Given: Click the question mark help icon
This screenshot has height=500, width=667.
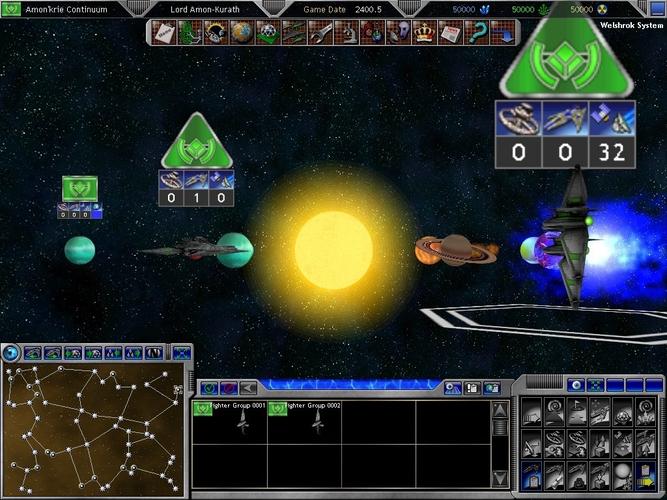Looking at the screenshot, I should pos(476,33).
